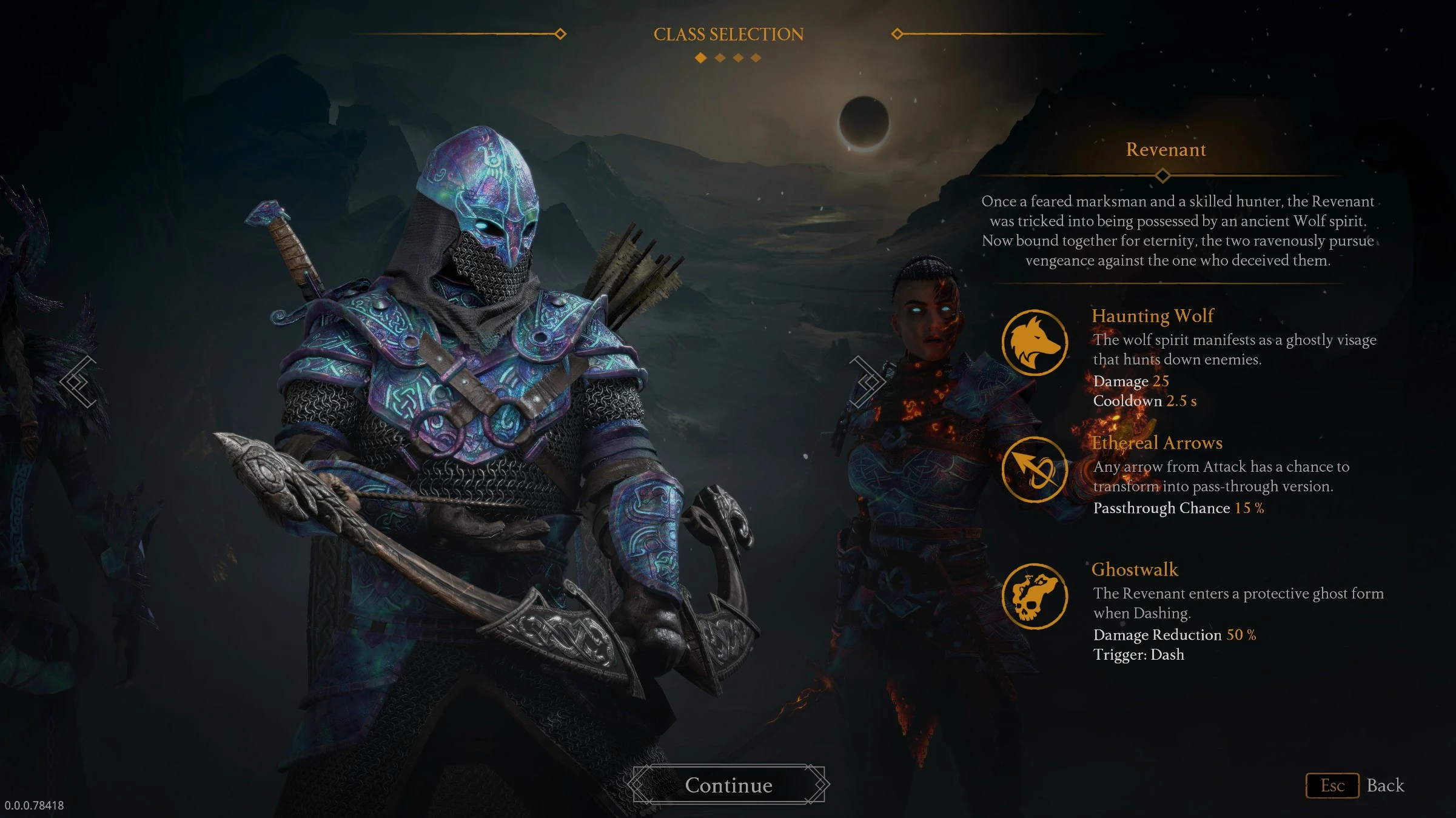This screenshot has width=1456, height=818.
Task: Click the Ghostwalk skull ability icon
Action: [1035, 596]
